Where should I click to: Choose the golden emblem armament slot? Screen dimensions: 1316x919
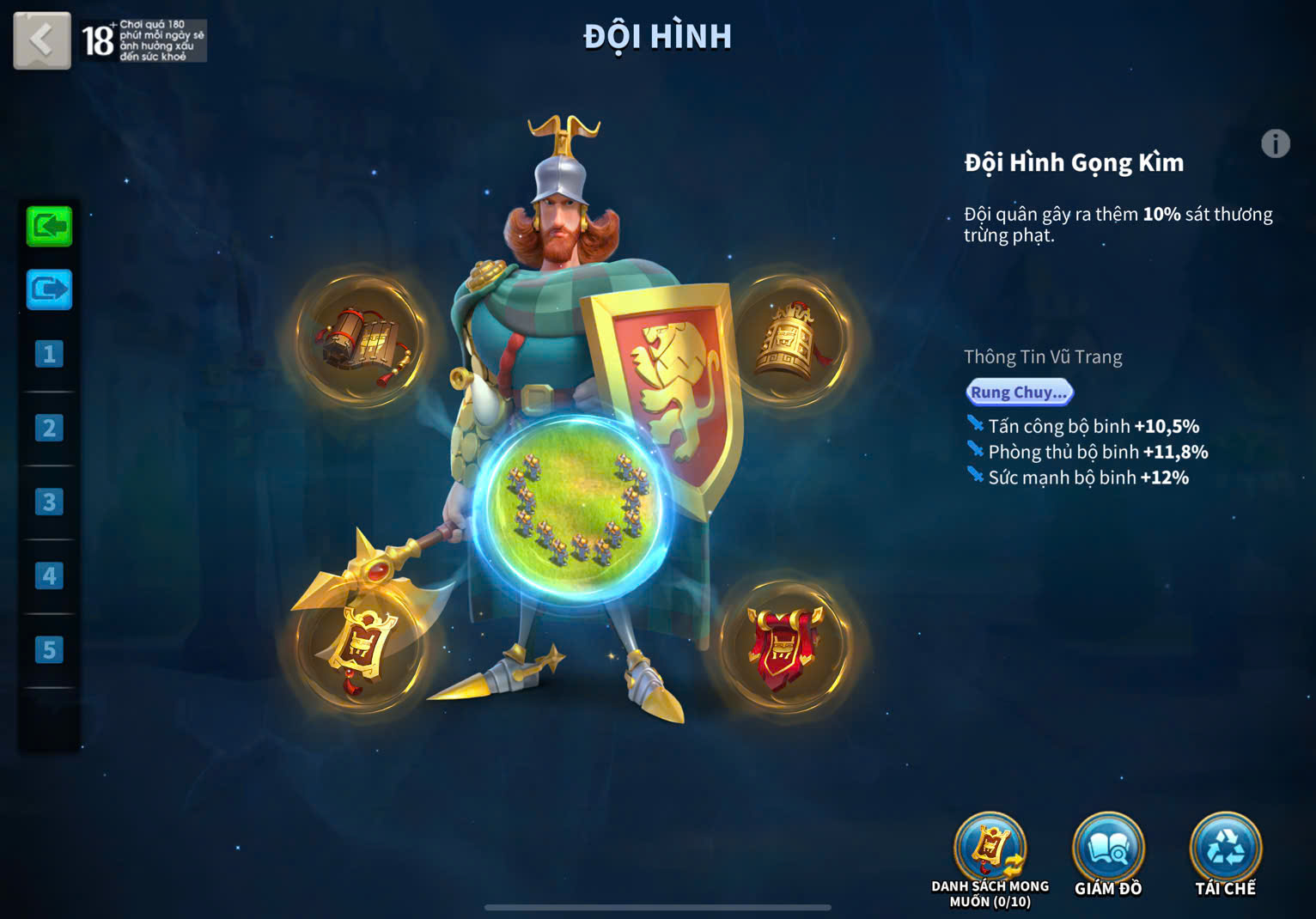(360, 647)
